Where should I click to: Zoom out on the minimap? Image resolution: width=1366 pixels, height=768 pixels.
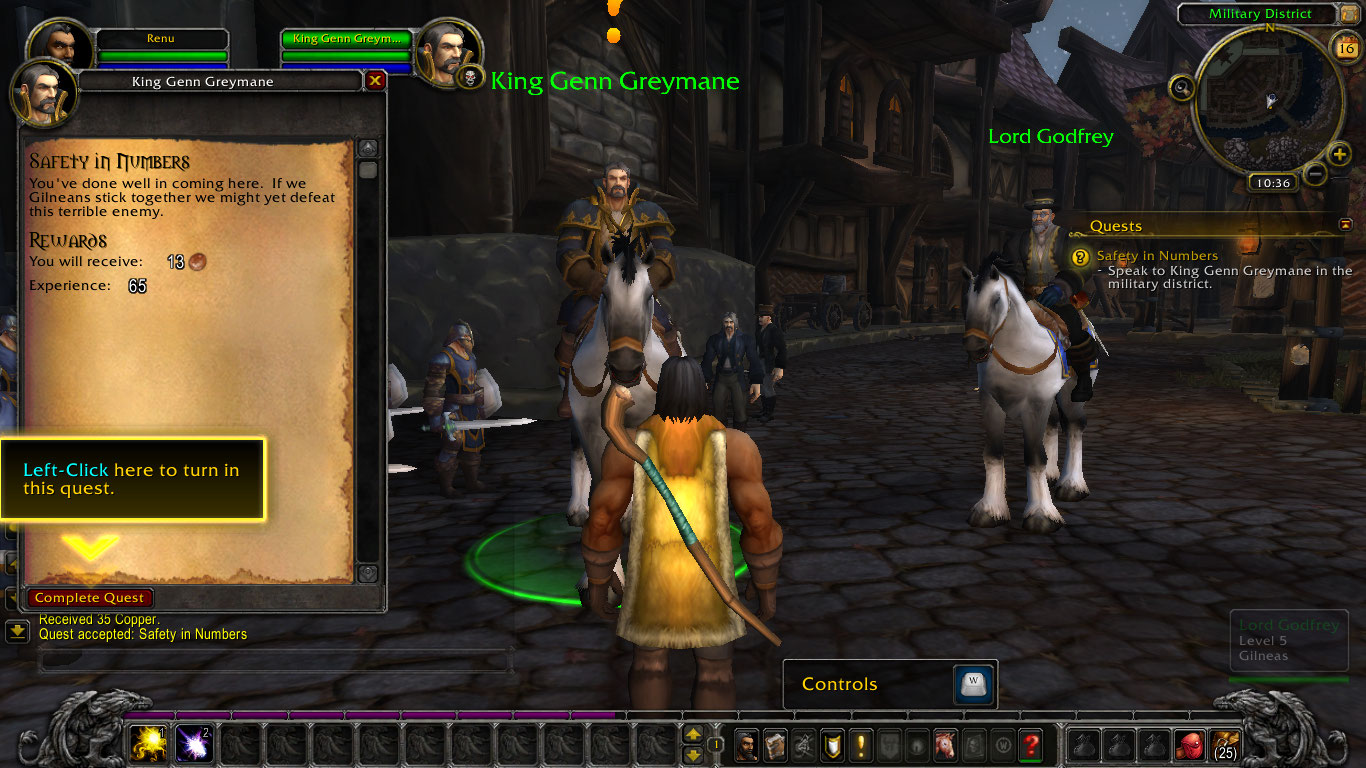pyautogui.click(x=1315, y=174)
